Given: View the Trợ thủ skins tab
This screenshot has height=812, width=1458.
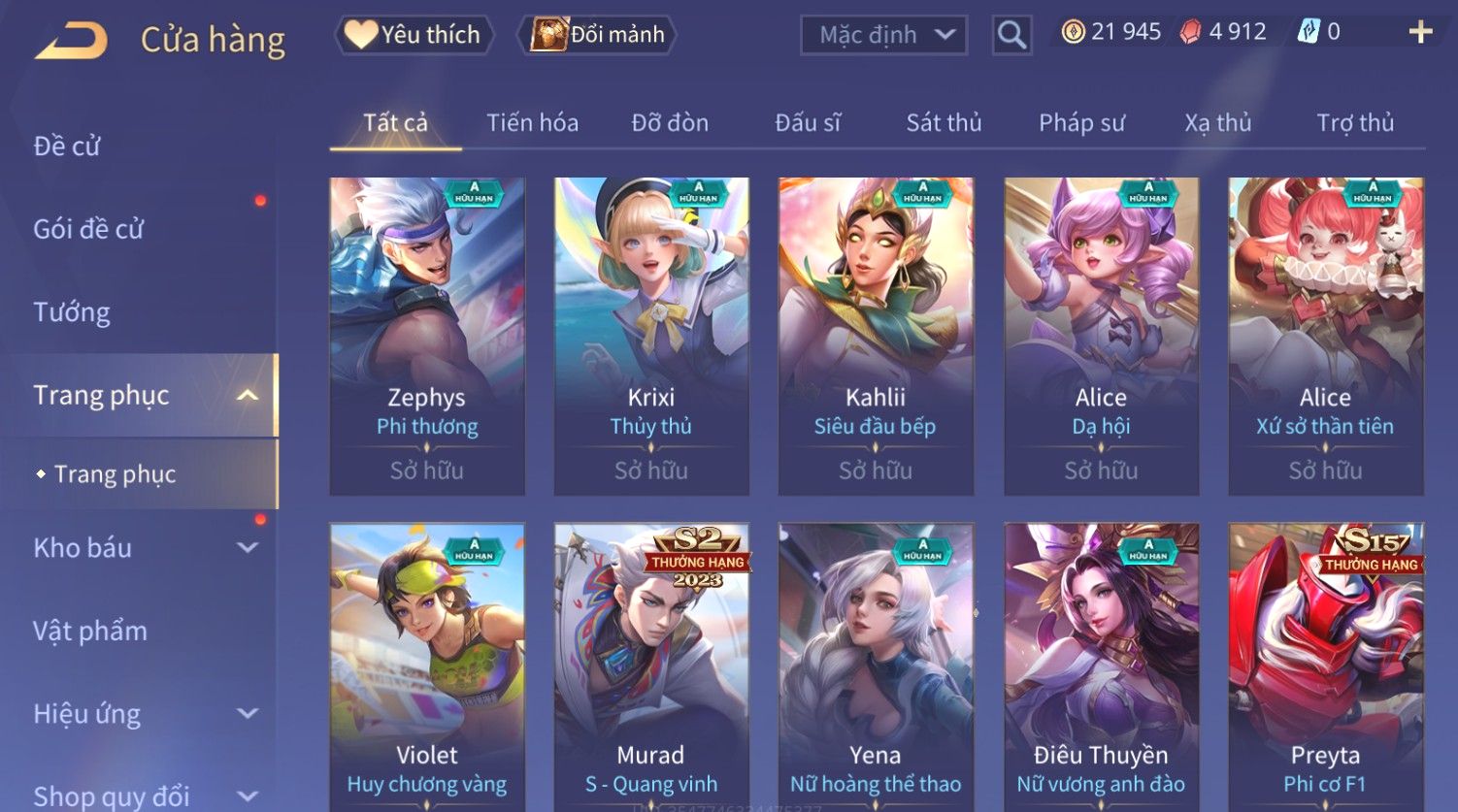Looking at the screenshot, I should (x=1355, y=123).
